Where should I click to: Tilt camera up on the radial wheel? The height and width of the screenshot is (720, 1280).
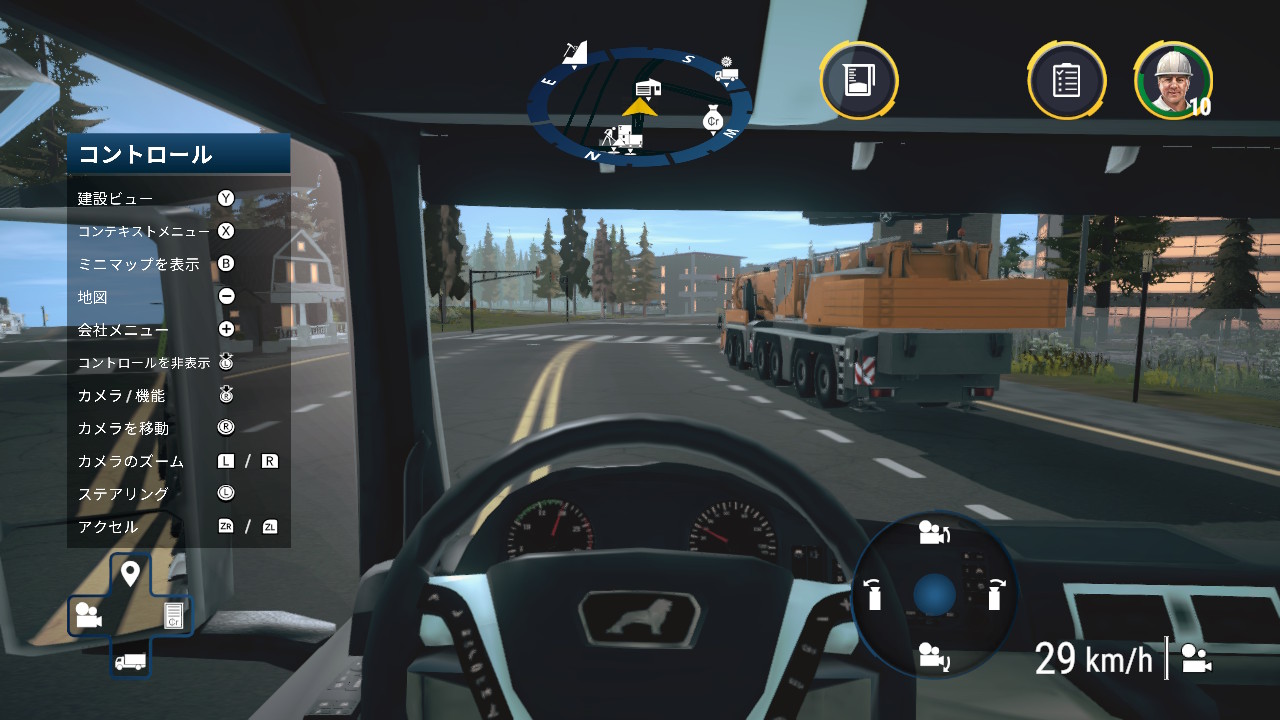tap(933, 533)
